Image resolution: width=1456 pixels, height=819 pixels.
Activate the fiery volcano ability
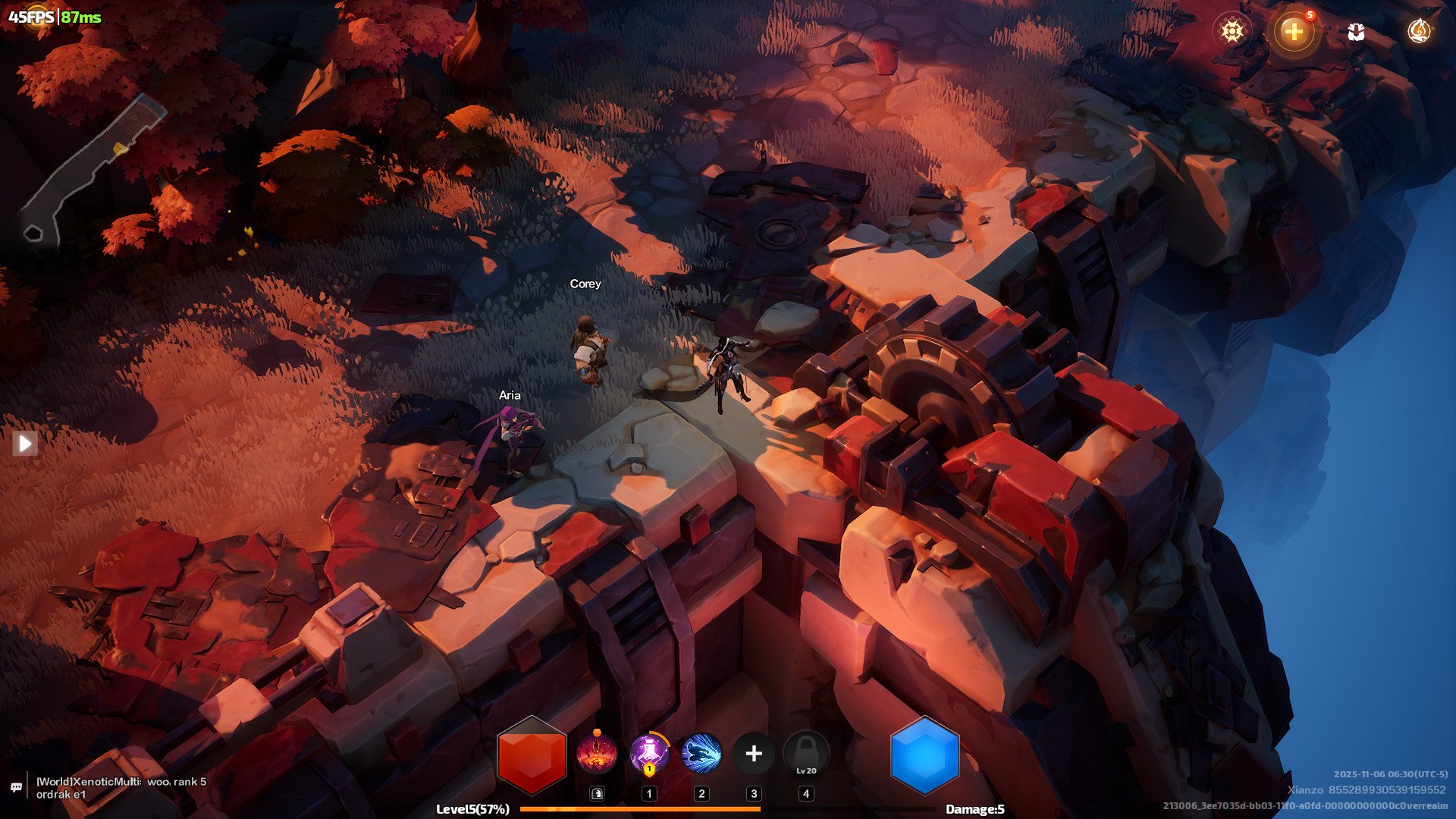(597, 754)
